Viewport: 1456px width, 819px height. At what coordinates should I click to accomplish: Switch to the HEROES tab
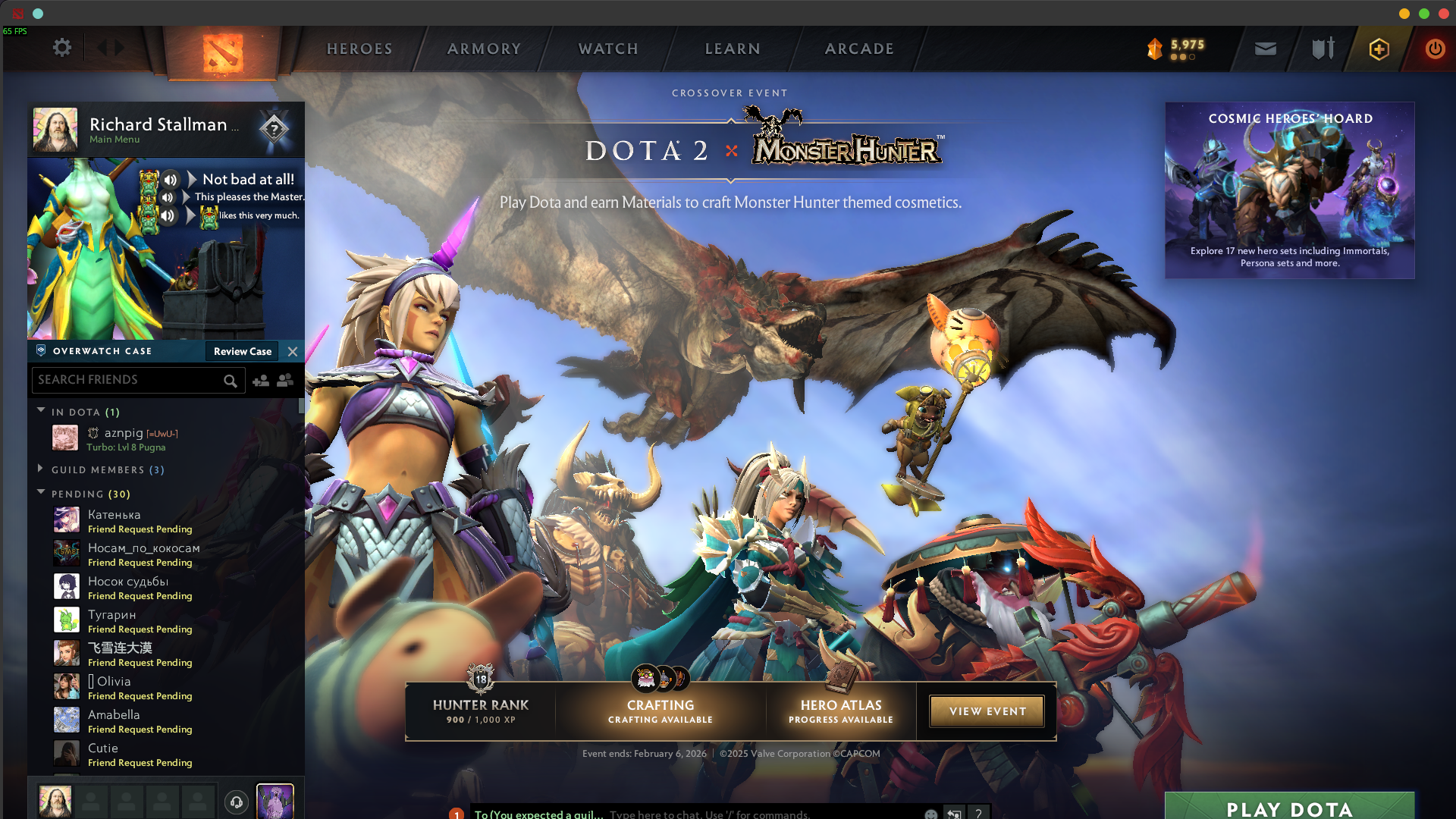click(x=359, y=49)
